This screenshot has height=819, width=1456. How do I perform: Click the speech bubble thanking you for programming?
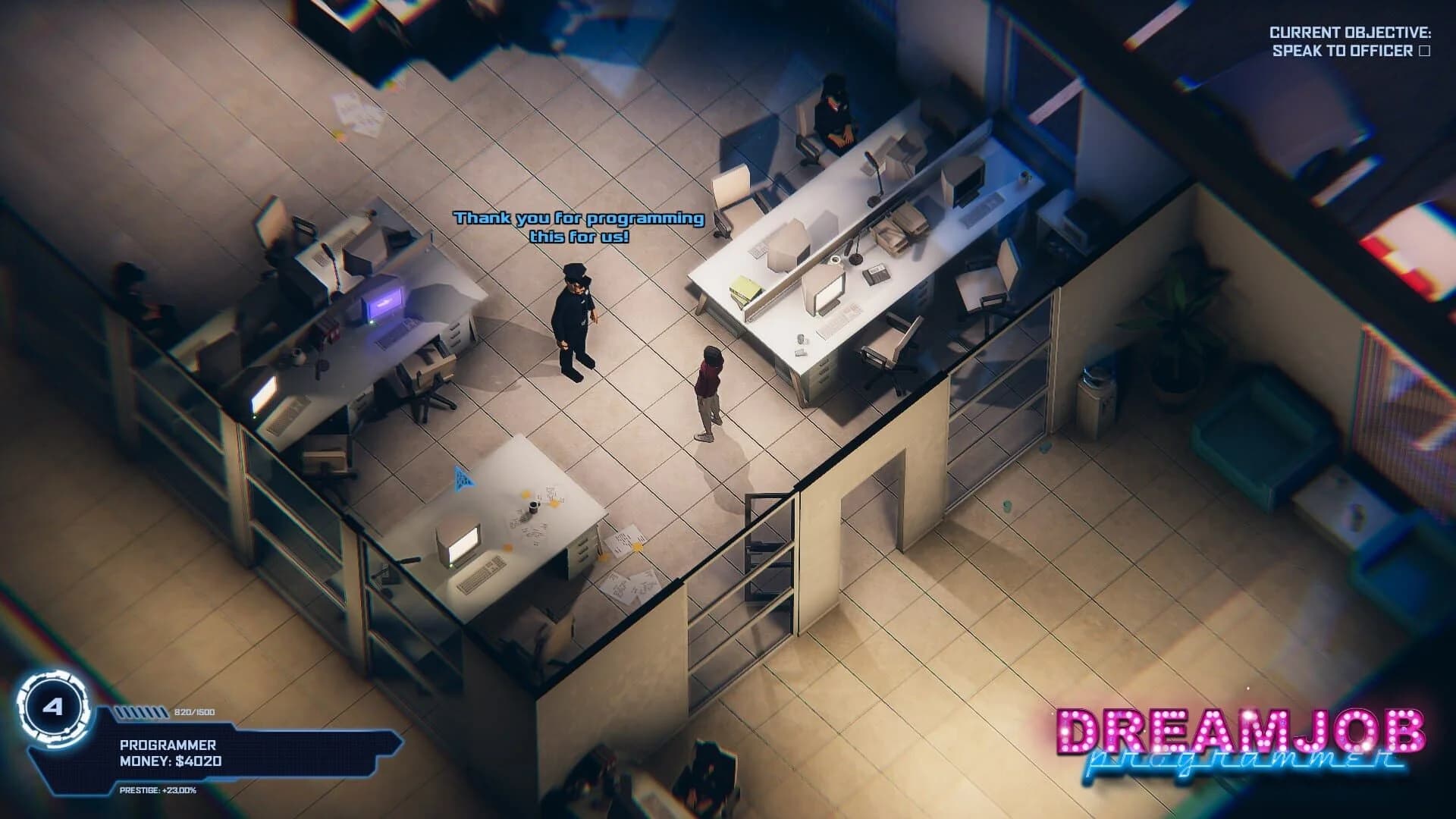[x=578, y=226]
